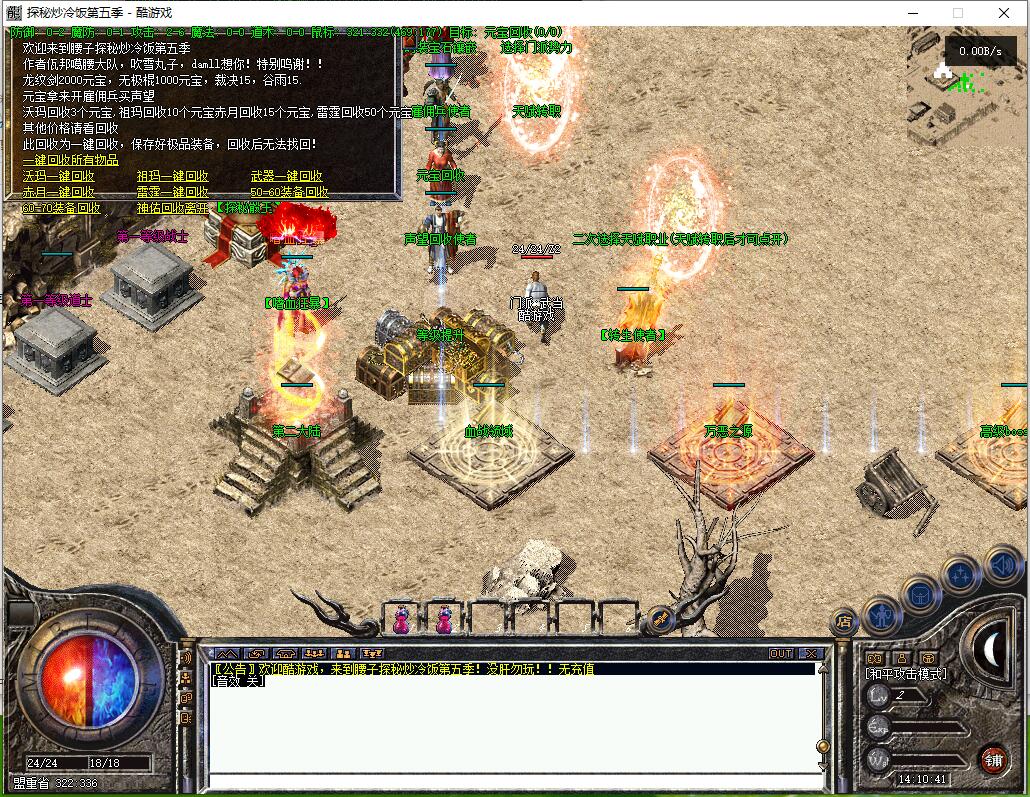Change the 和平攻击模式 attack mode
This screenshot has width=1030, height=797.
(907, 674)
